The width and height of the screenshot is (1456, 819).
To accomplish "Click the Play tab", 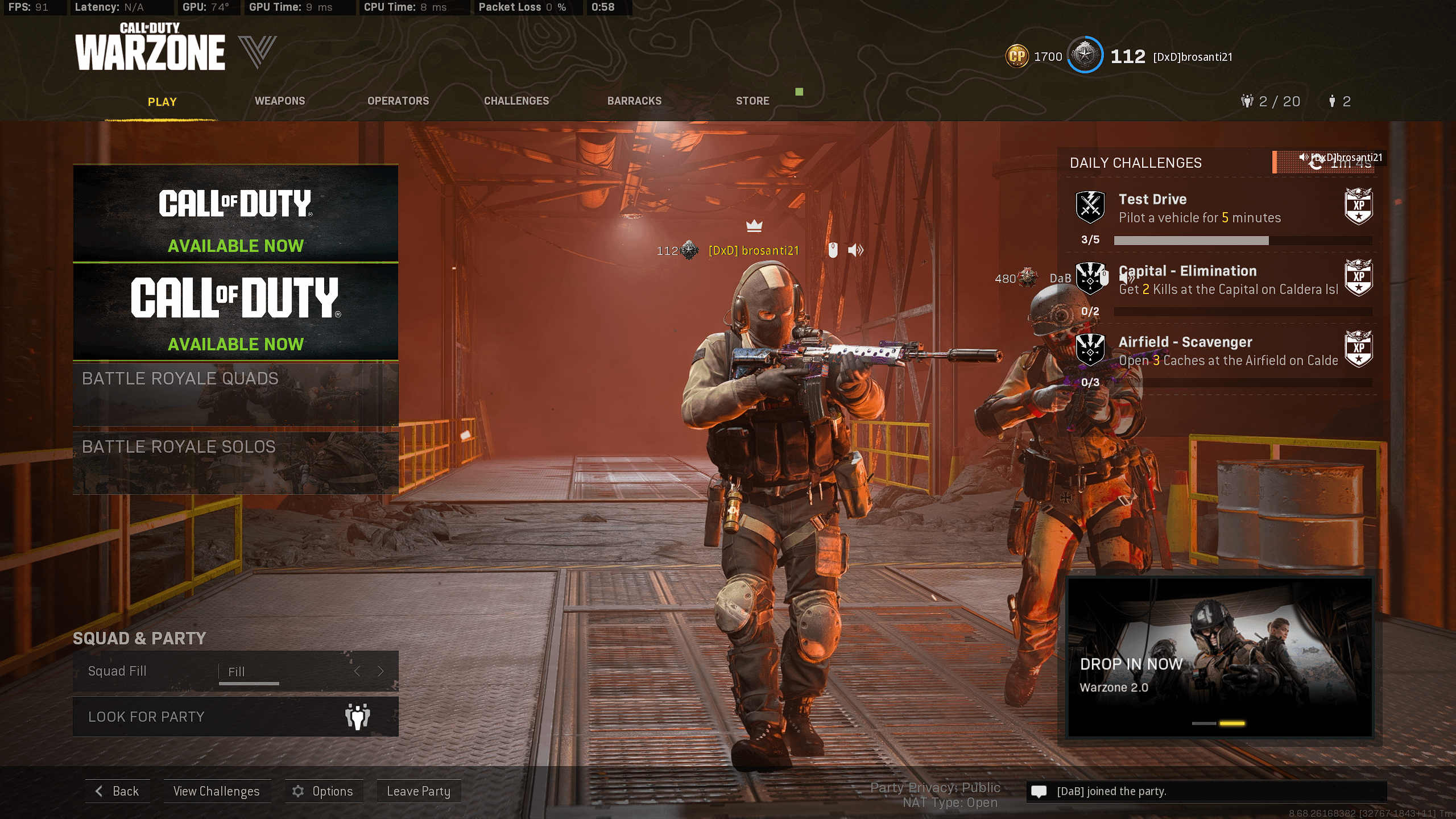I will 162,102.
